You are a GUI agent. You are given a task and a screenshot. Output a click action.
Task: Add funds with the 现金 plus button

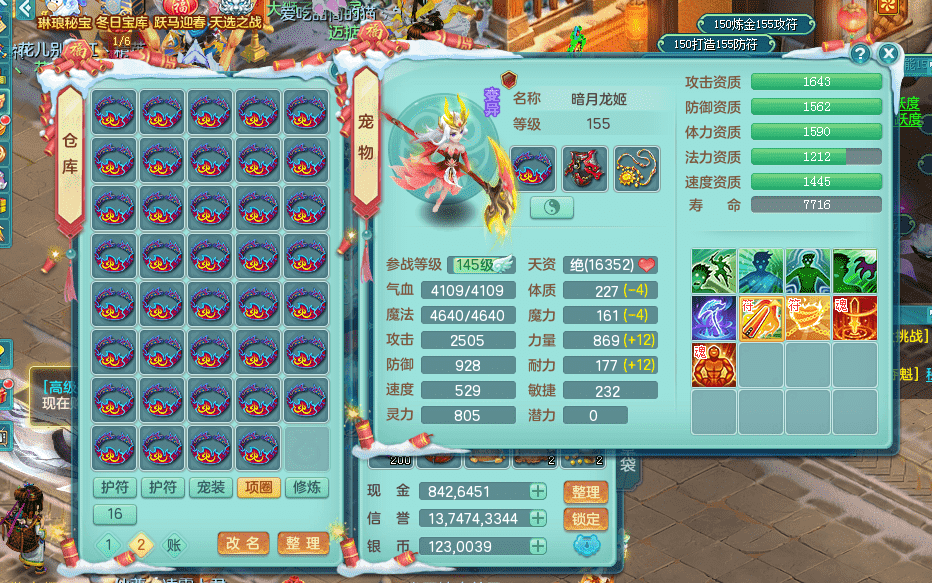(x=538, y=491)
